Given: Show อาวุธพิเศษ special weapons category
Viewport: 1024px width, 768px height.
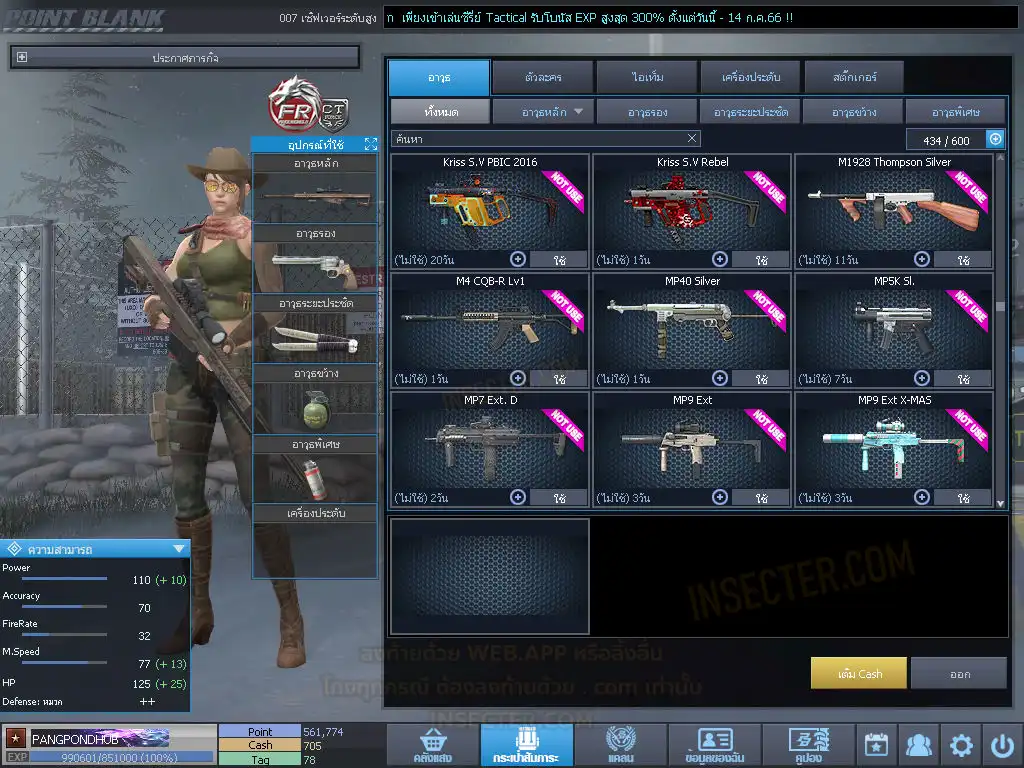Looking at the screenshot, I should tap(955, 111).
